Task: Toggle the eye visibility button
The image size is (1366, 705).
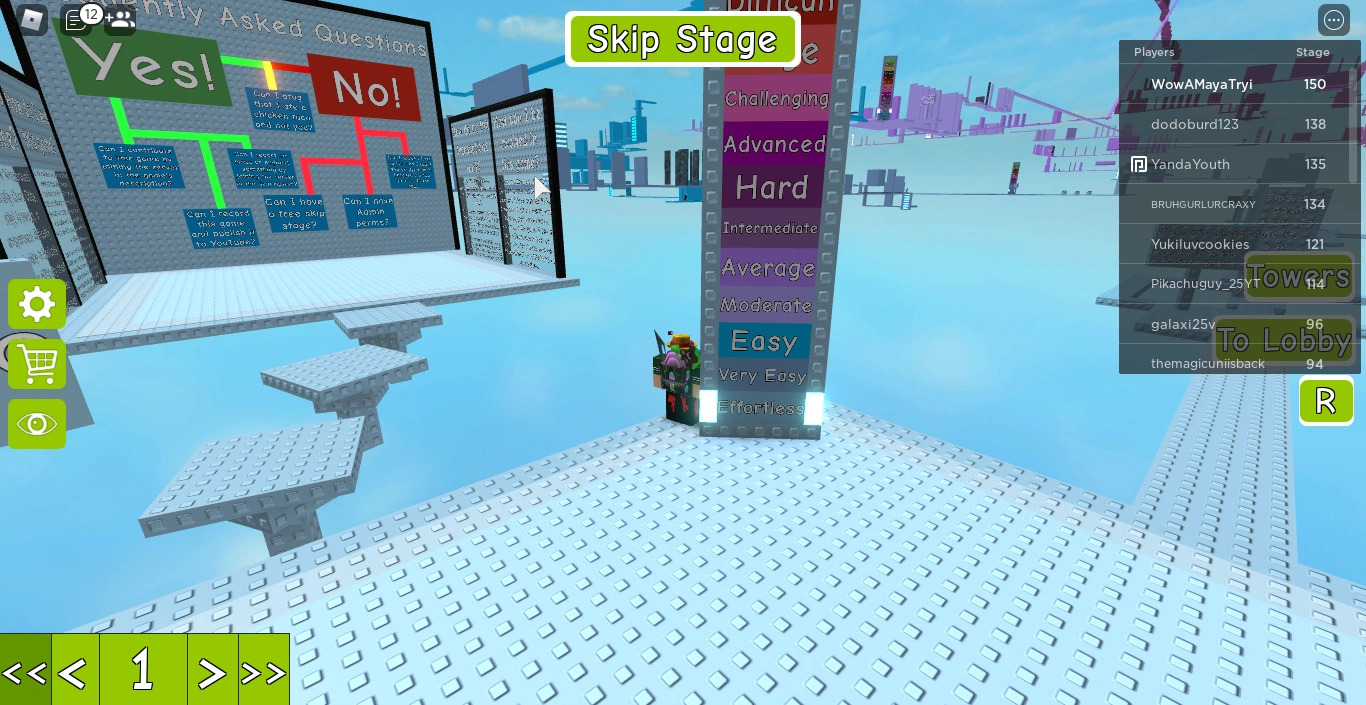Action: [37, 424]
